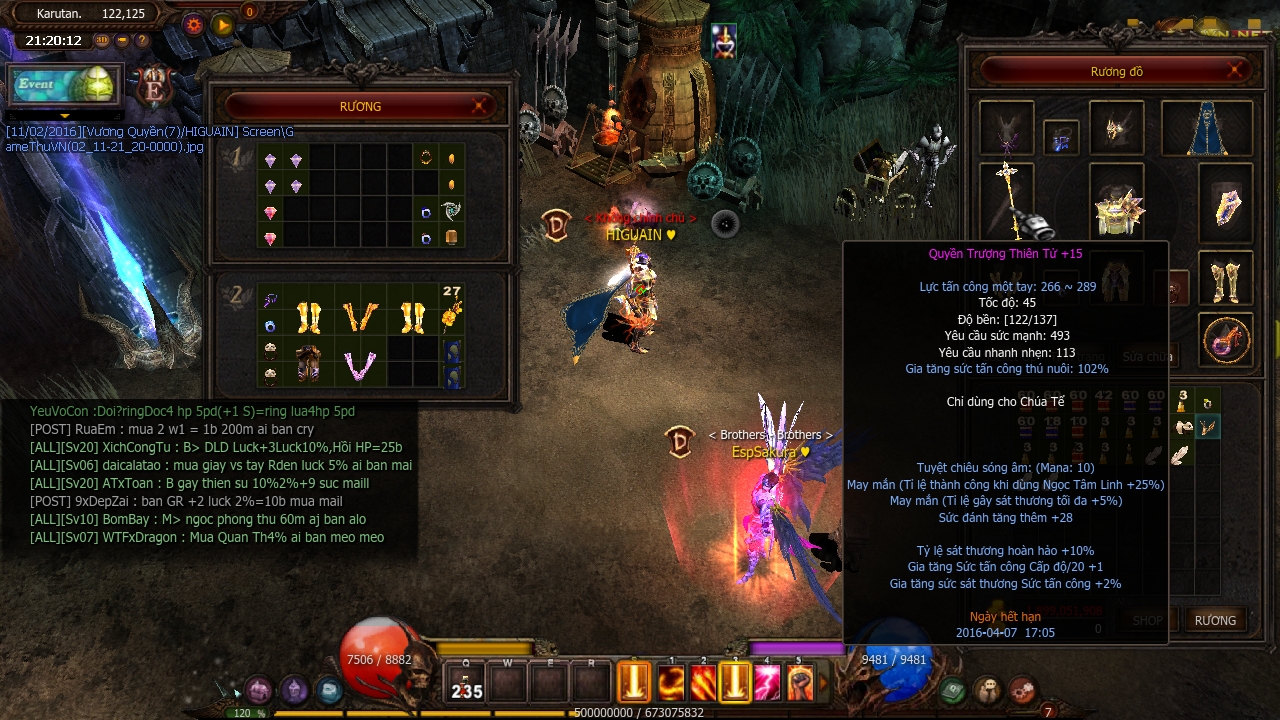Click the RƯƠNG button in inventory panel
The height and width of the screenshot is (720, 1280).
click(x=1215, y=620)
